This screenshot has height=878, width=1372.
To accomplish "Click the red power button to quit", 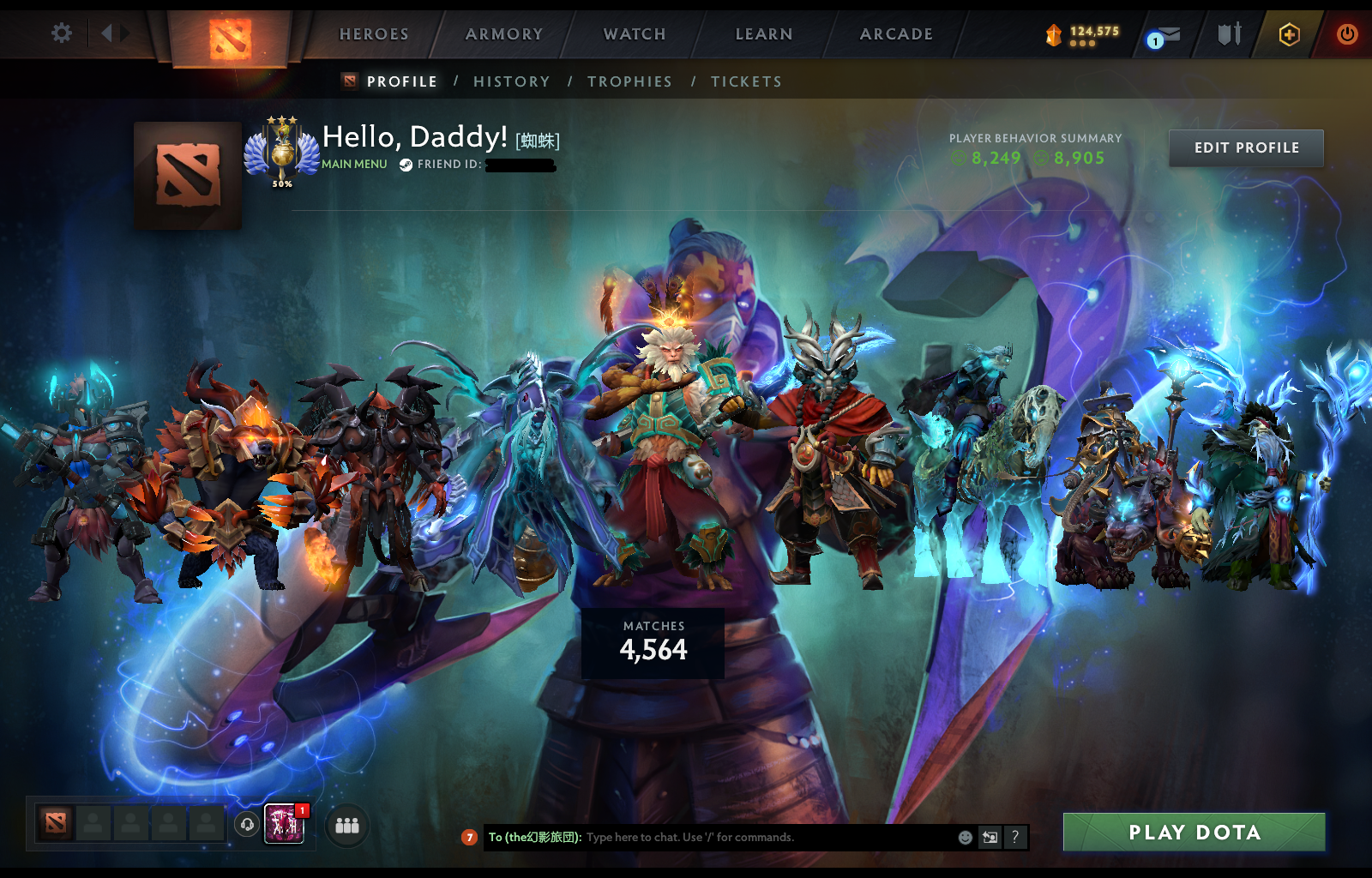I will pos(1345,34).
